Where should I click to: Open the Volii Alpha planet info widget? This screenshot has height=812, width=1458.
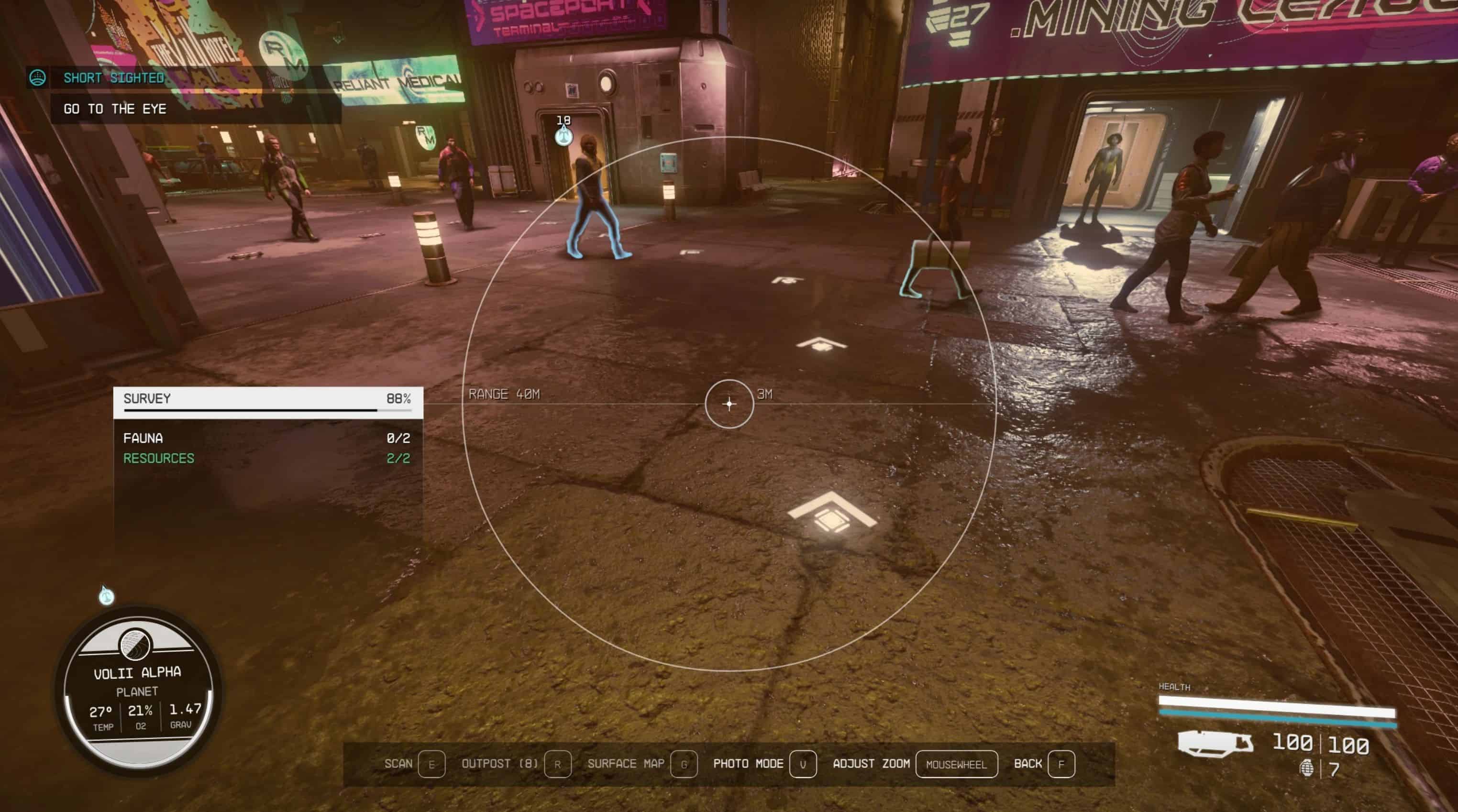pos(138,691)
